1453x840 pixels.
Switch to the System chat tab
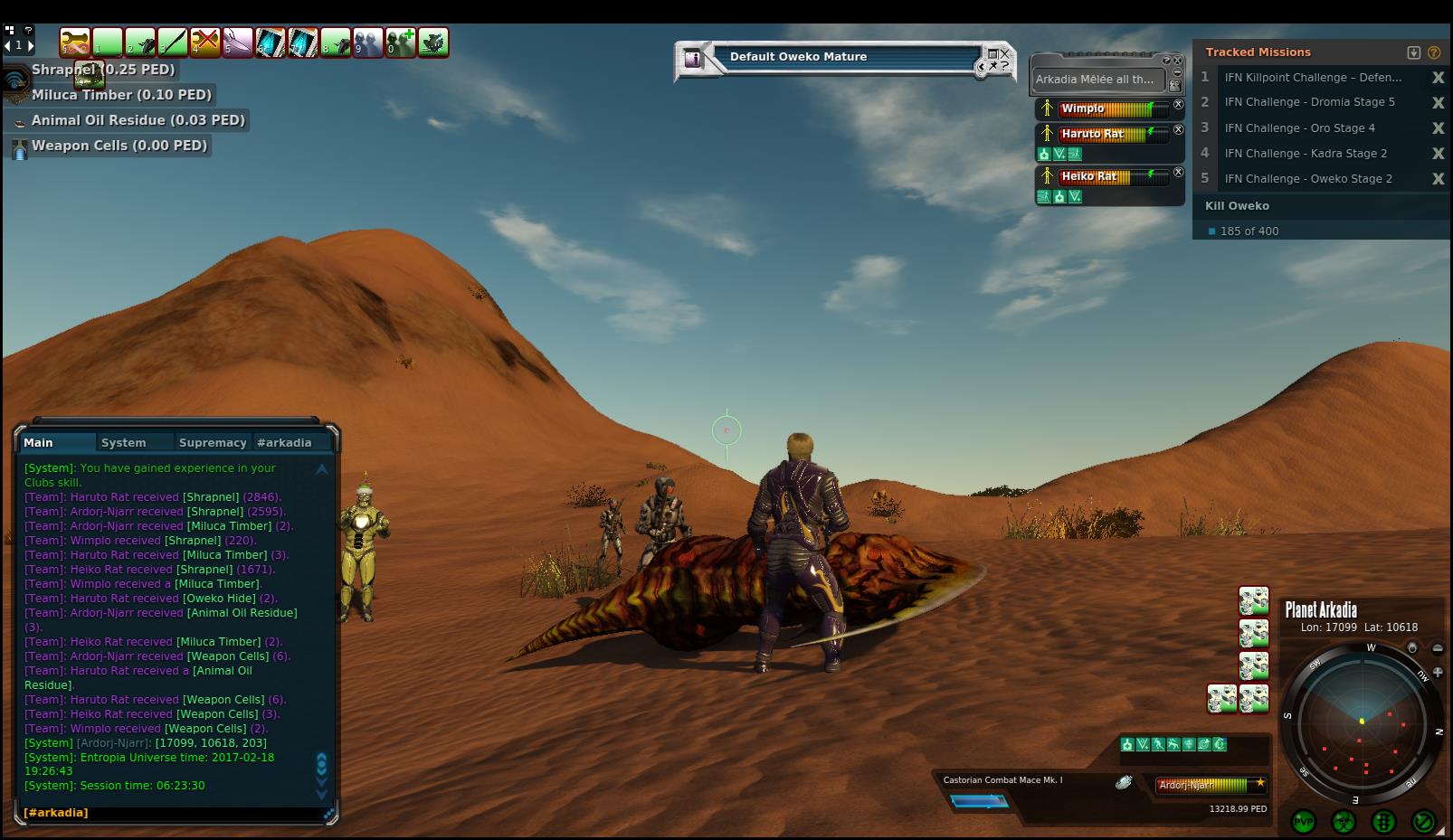tap(124, 442)
